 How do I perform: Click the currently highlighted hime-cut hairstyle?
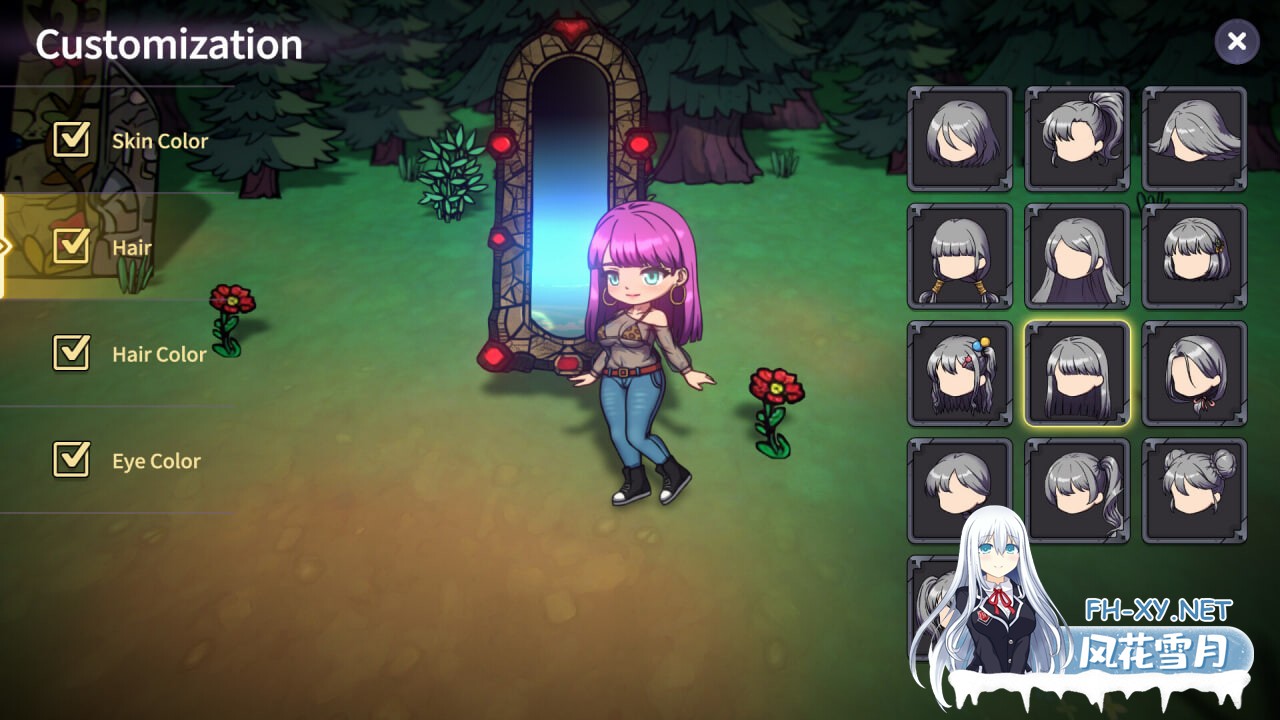(1077, 373)
